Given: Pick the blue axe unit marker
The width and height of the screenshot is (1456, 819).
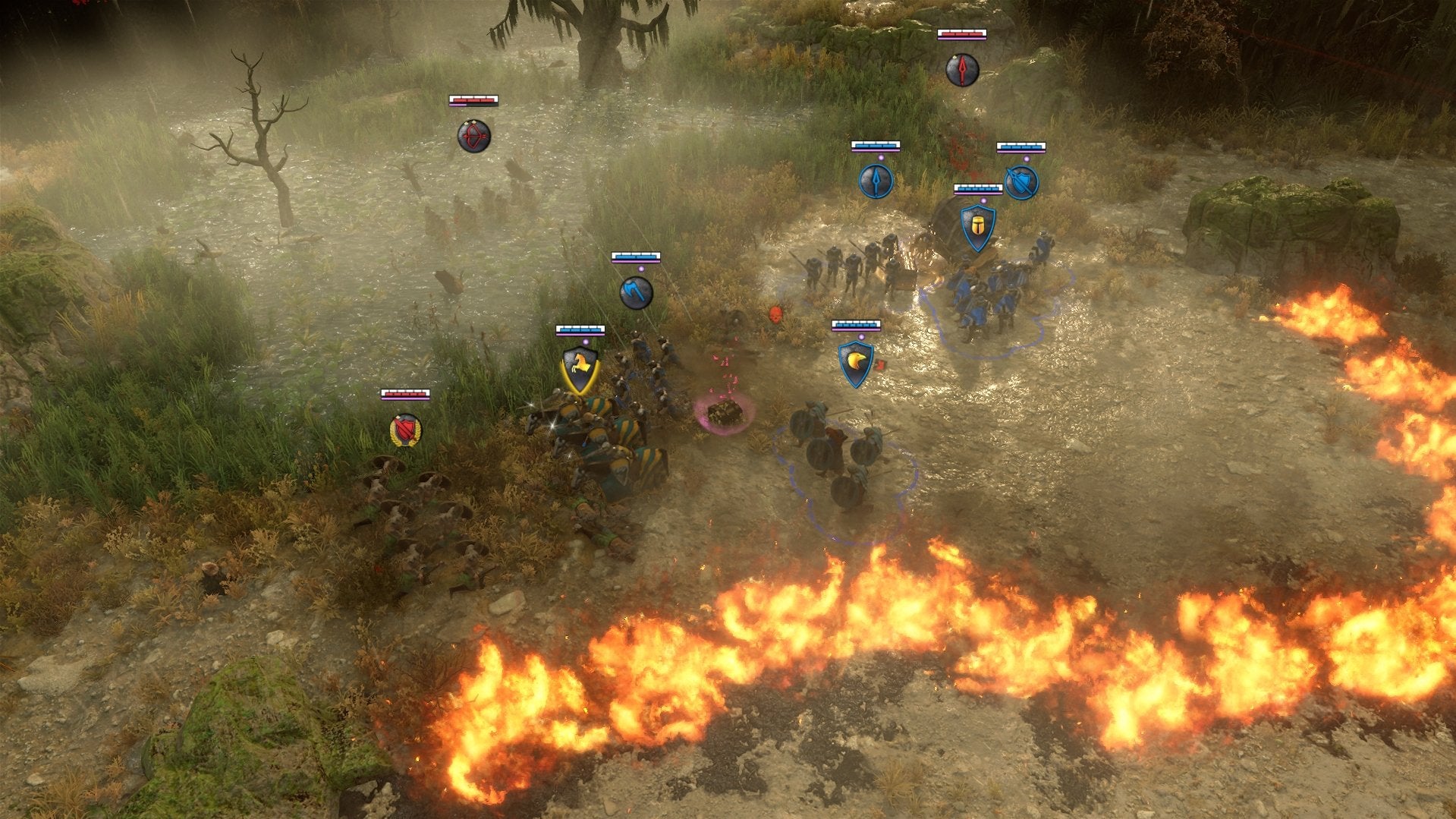Looking at the screenshot, I should [636, 293].
